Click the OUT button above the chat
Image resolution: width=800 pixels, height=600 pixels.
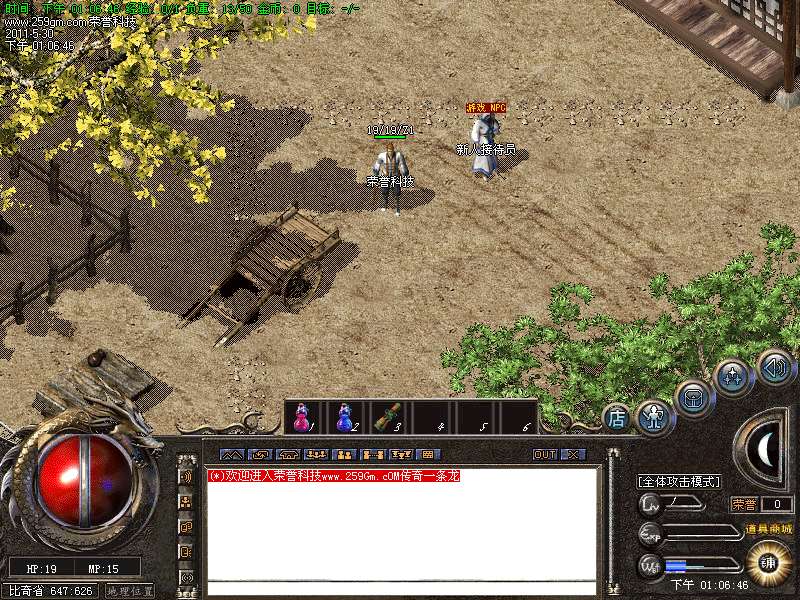[545, 454]
